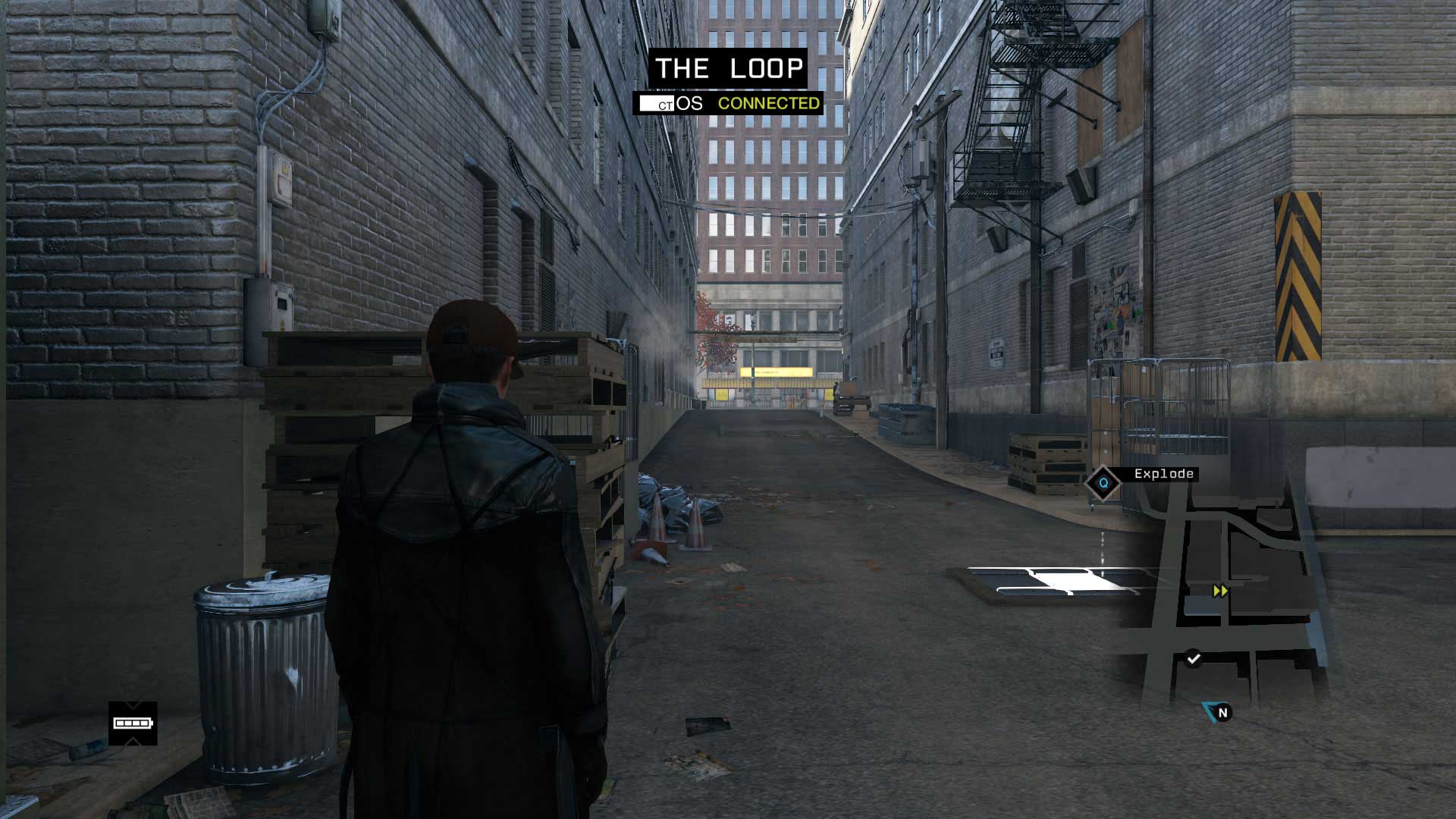Select the phone battery icon
The height and width of the screenshot is (819, 1456).
(x=133, y=723)
